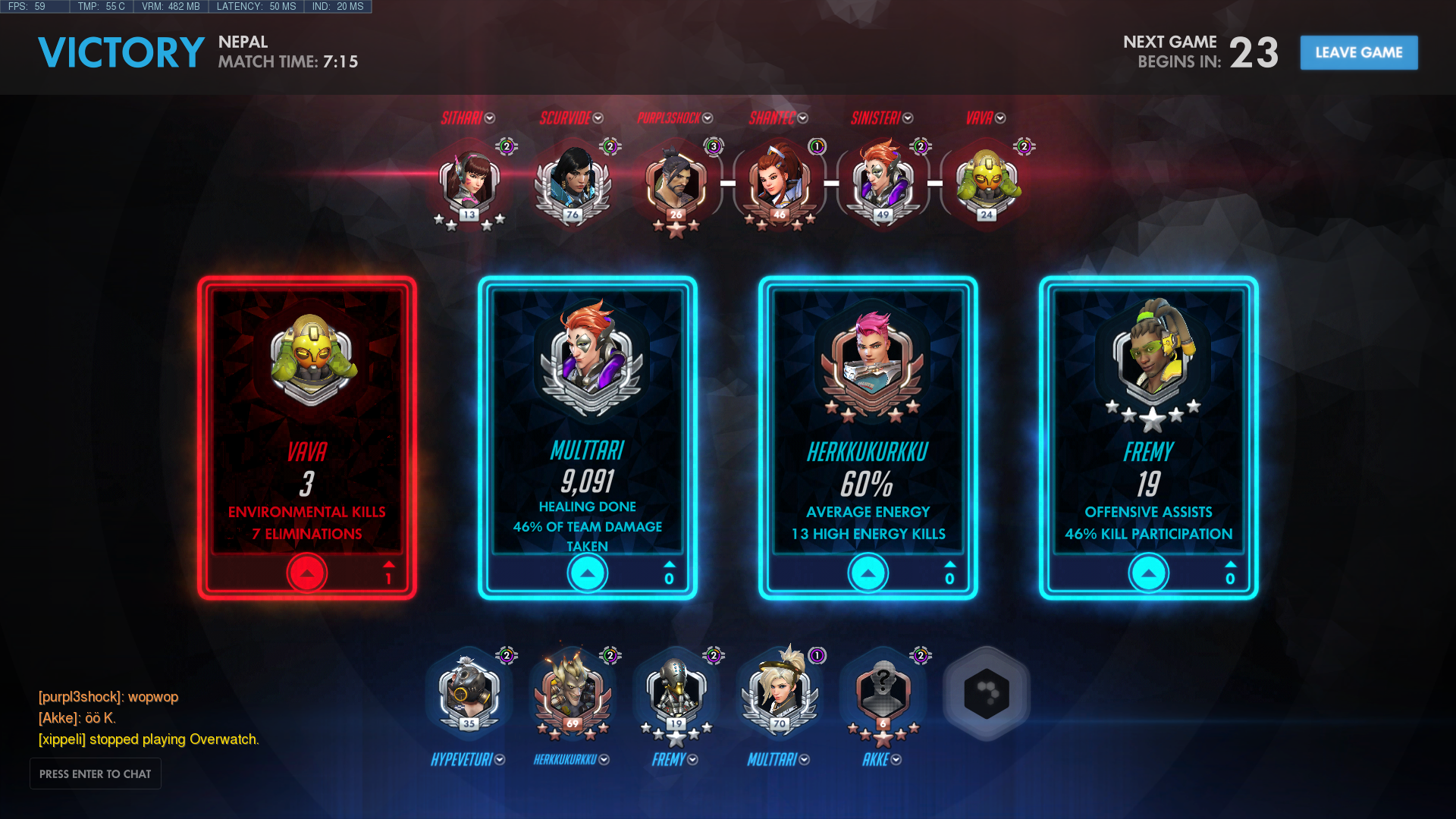Leave the game with the Leave Game button
This screenshot has height=819, width=1456.
[1358, 52]
